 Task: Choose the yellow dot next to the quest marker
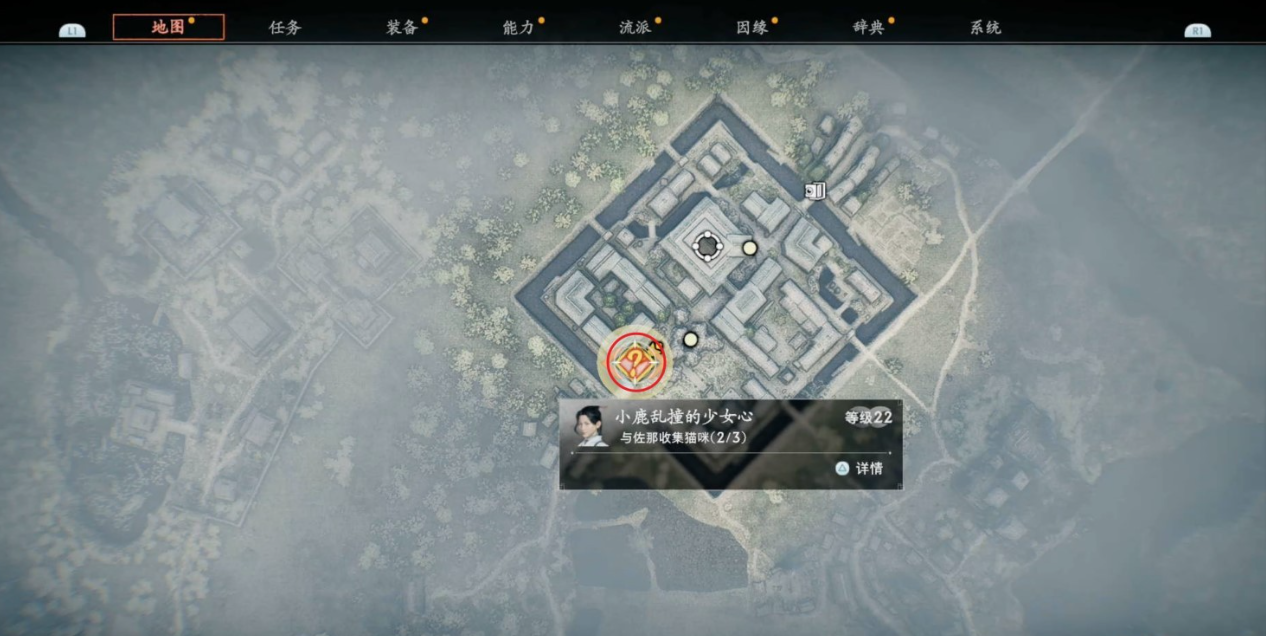(690, 340)
